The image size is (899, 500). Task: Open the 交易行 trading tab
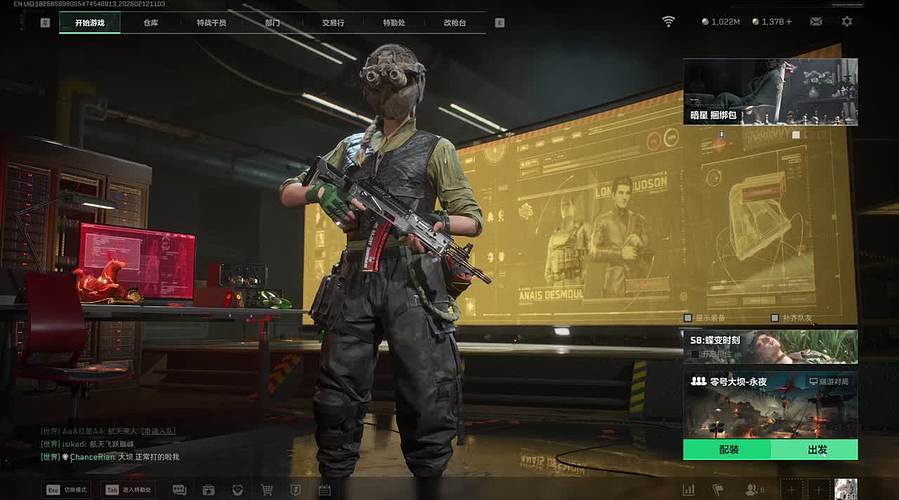coord(335,22)
